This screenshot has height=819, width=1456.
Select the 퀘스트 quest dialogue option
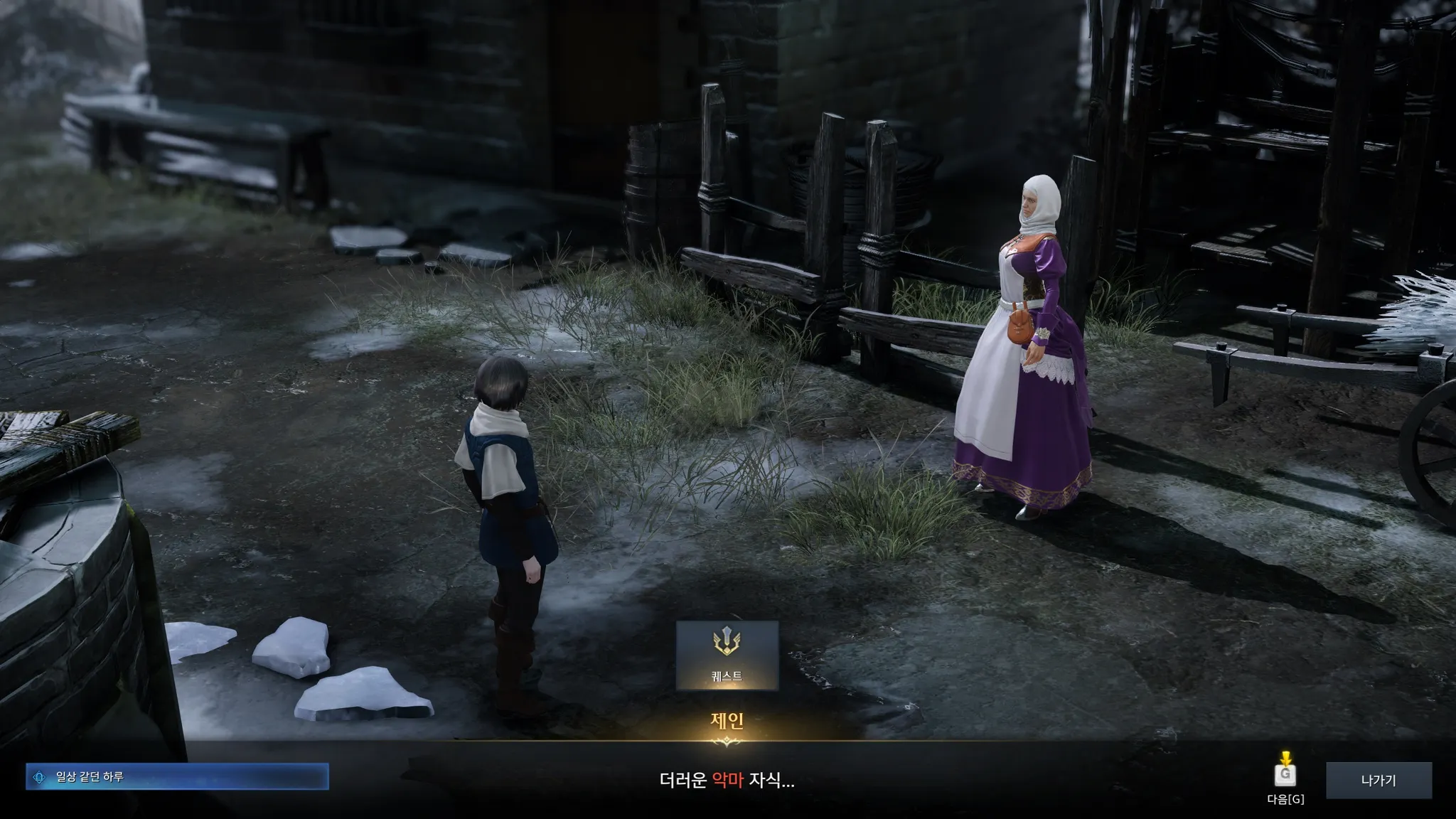click(727, 655)
